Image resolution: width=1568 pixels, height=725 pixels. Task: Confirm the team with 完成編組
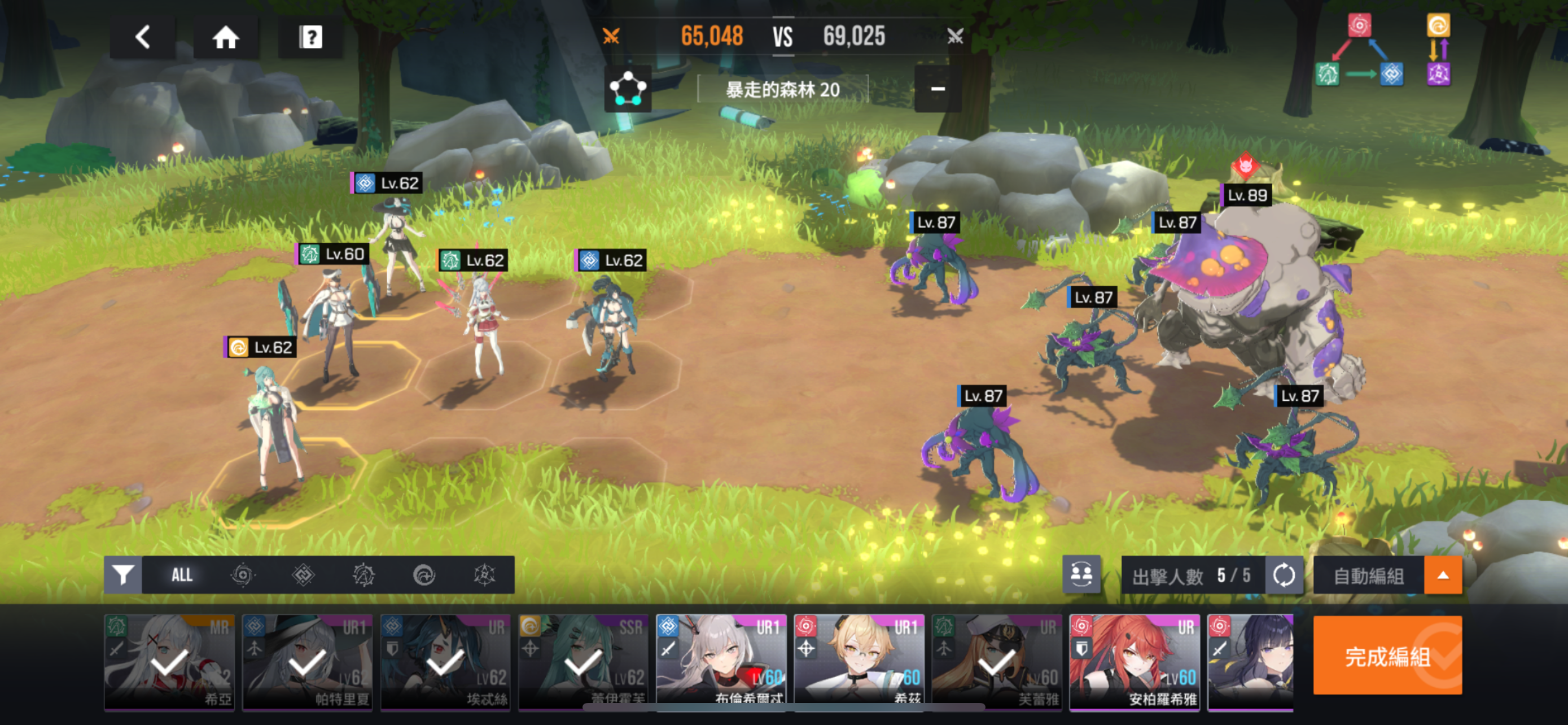(1387, 656)
